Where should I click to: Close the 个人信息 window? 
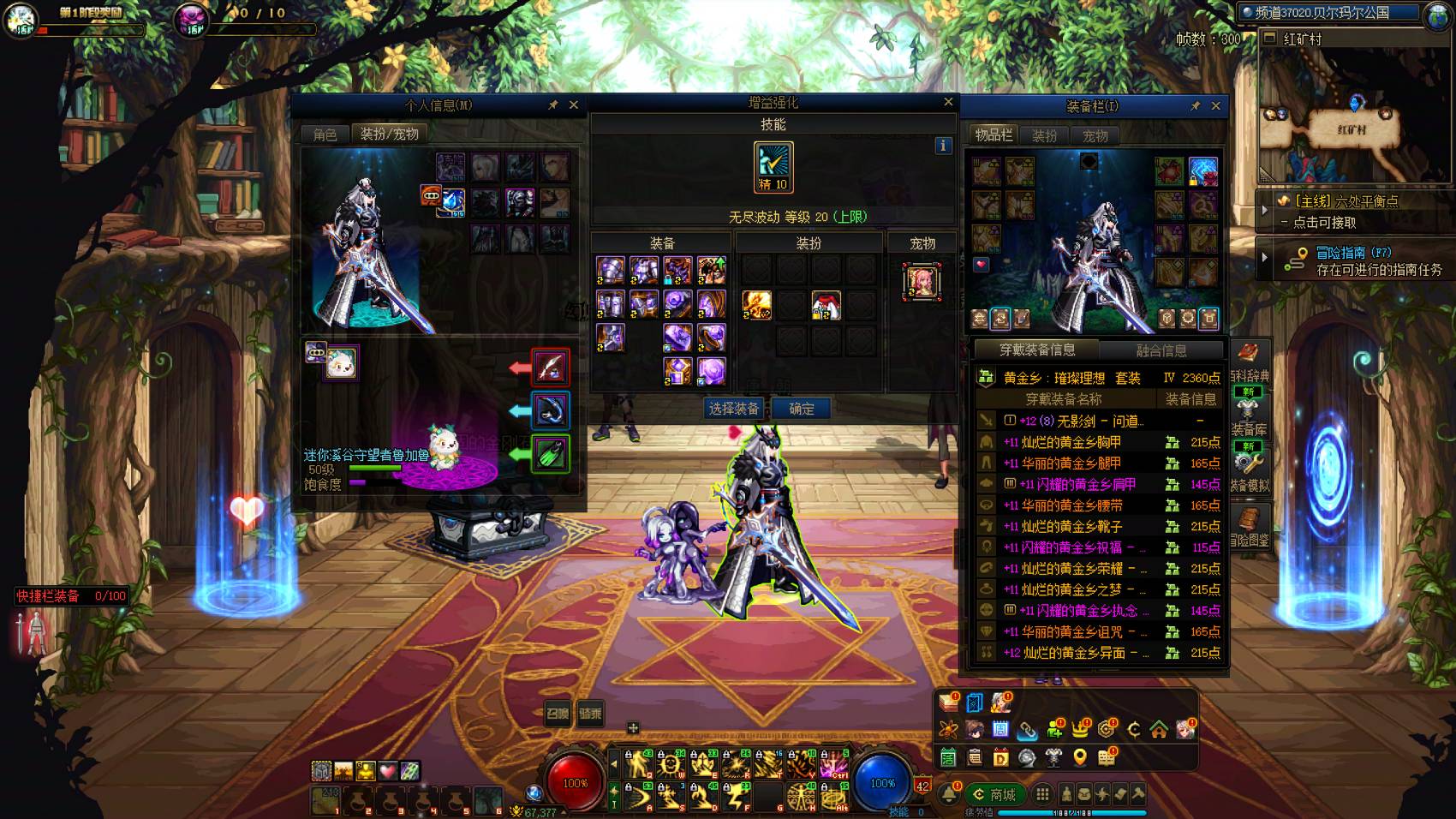pos(574,105)
